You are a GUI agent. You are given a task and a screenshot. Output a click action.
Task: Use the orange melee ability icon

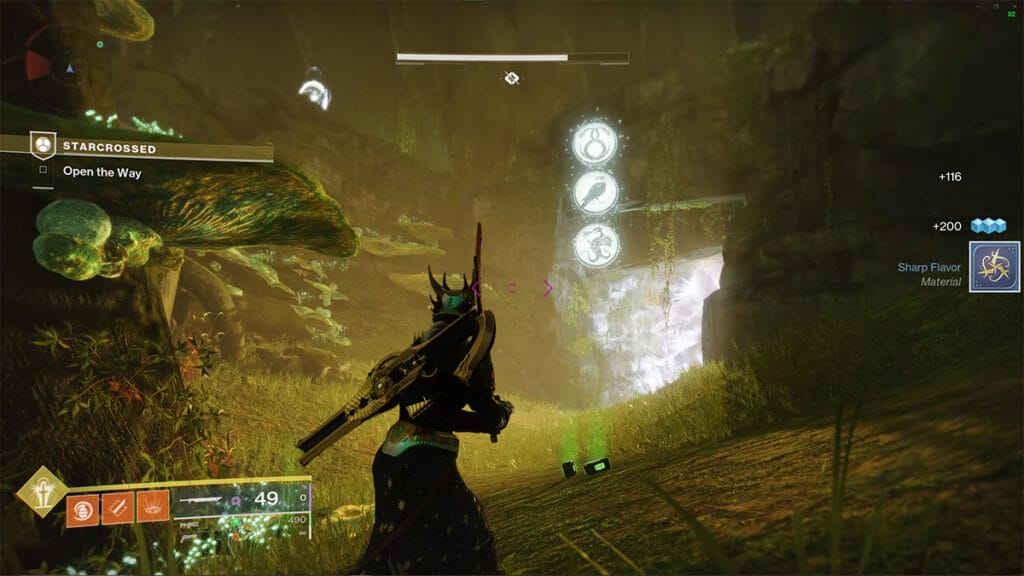click(x=116, y=508)
